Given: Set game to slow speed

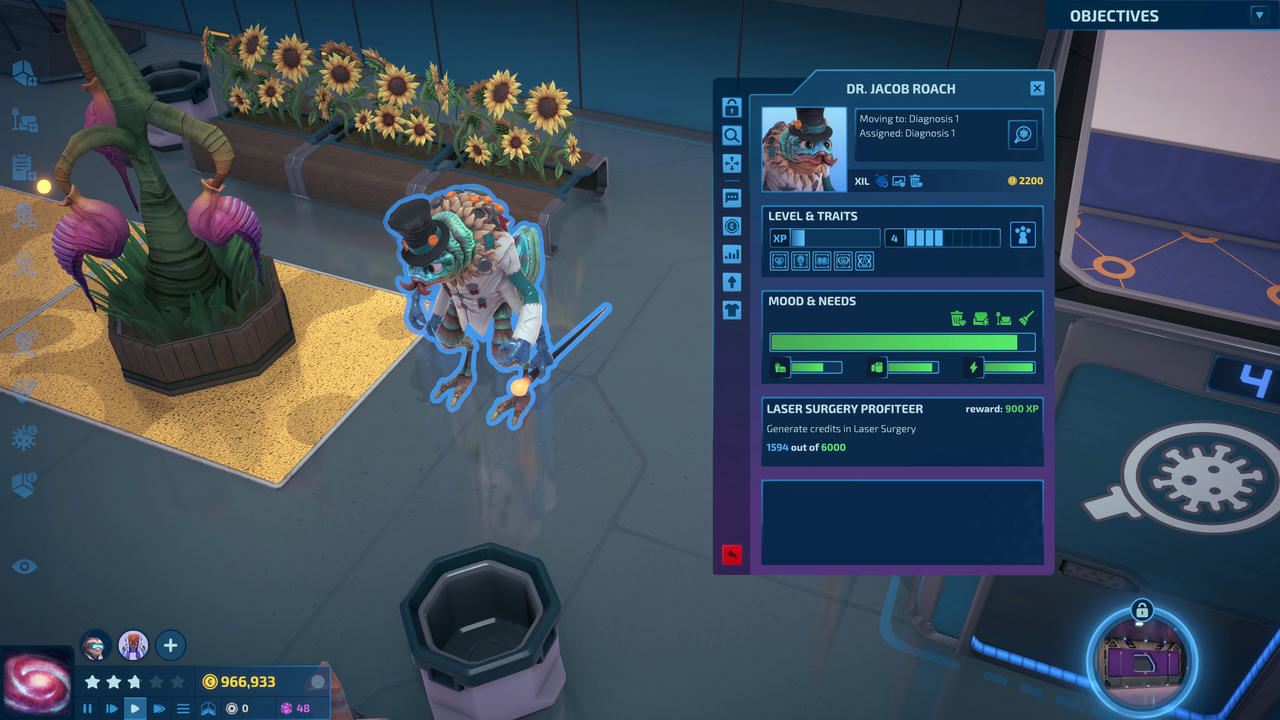Looking at the screenshot, I should (111, 709).
